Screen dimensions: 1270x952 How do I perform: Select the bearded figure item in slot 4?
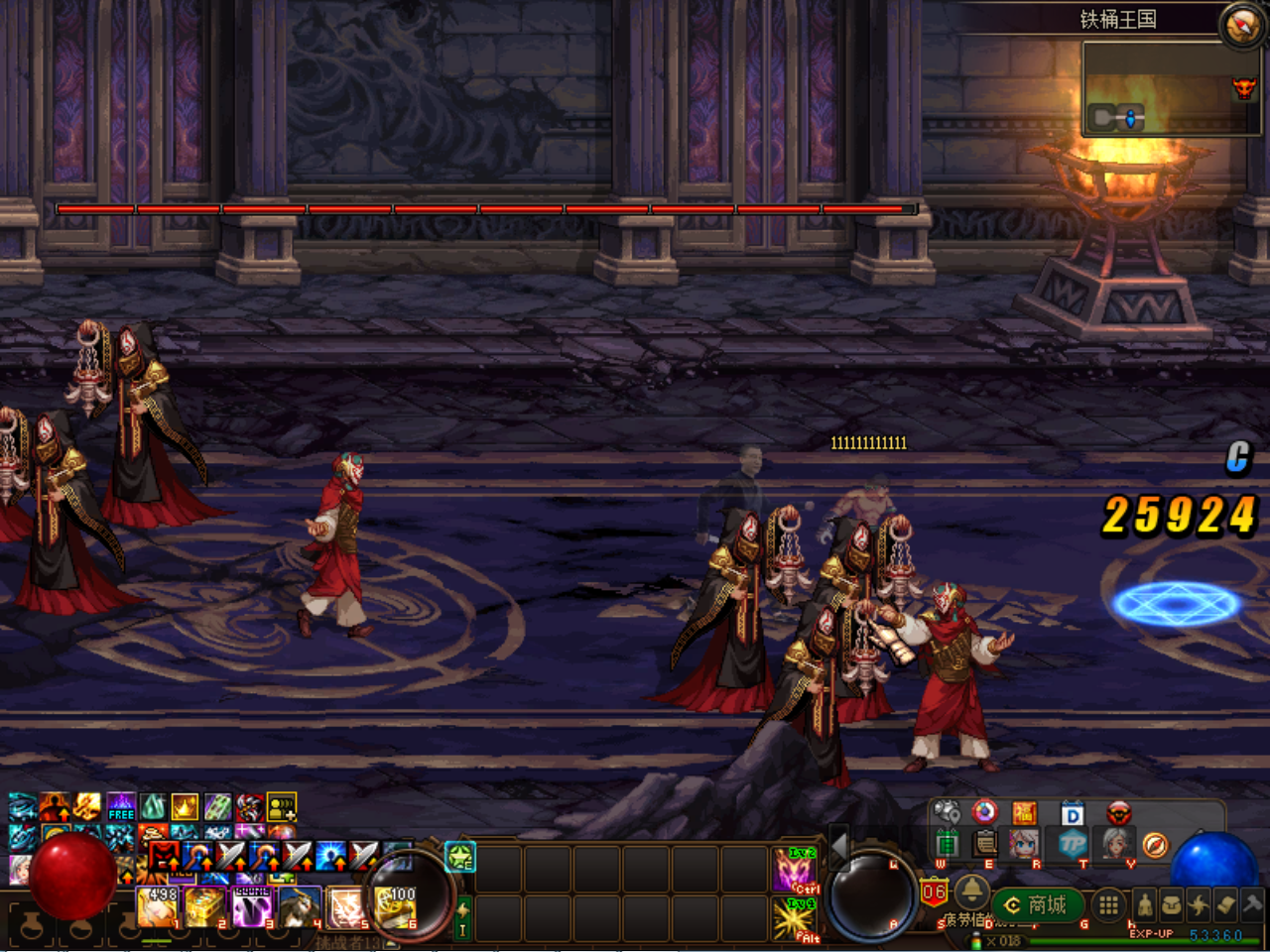(300, 907)
